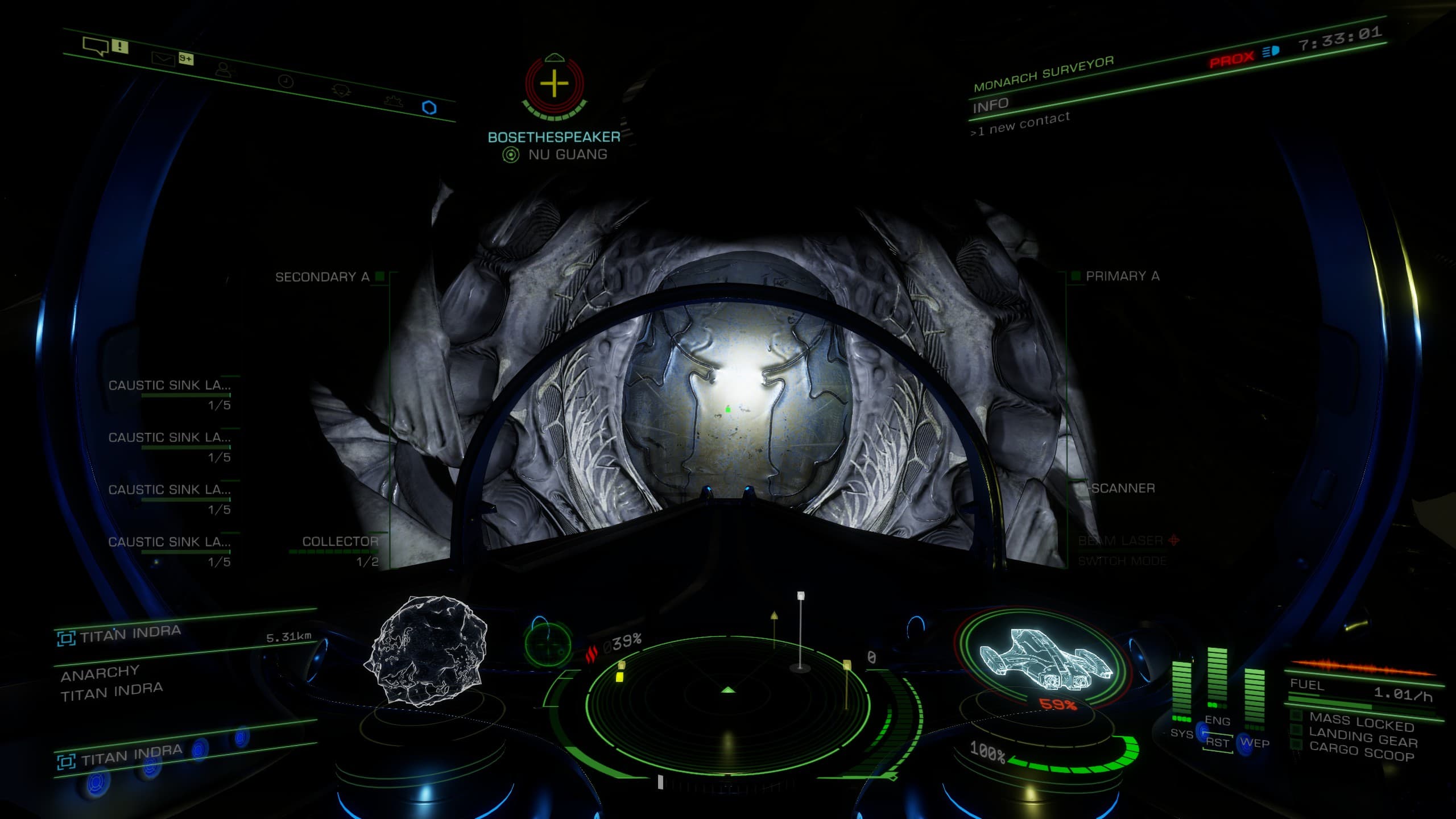This screenshot has width=1456, height=819.
Task: Open the friends and contacts tab
Action: (225, 70)
